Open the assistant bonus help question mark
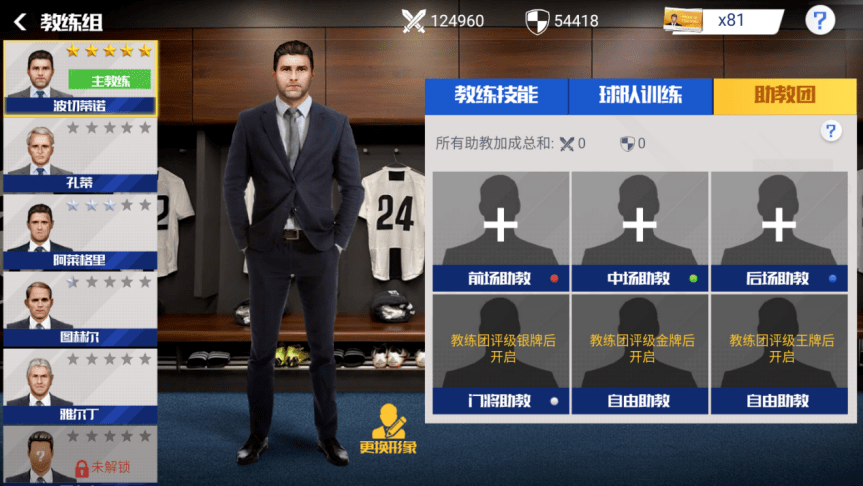 [x=830, y=131]
